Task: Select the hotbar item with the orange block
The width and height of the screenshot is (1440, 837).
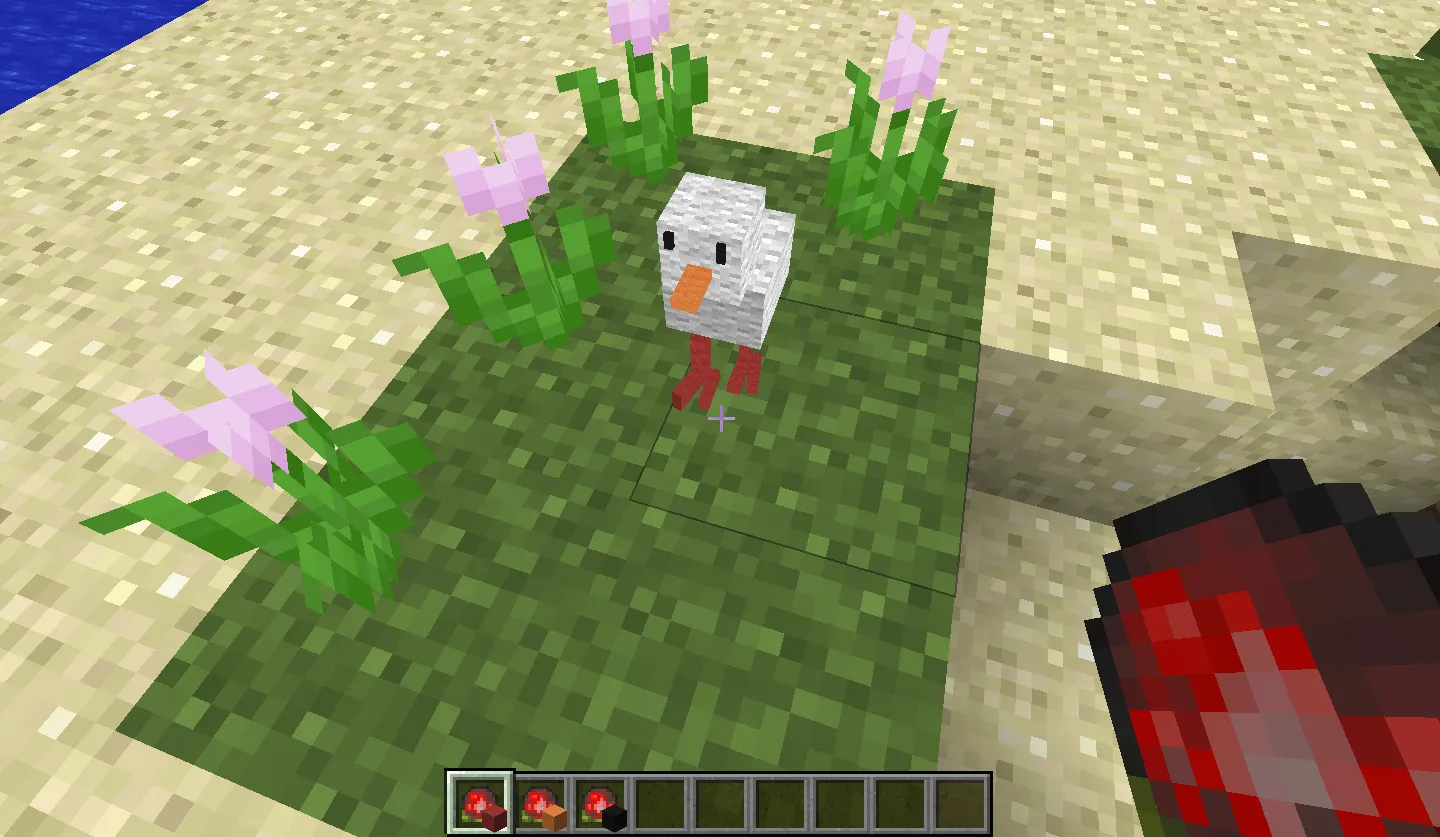Action: (540, 804)
